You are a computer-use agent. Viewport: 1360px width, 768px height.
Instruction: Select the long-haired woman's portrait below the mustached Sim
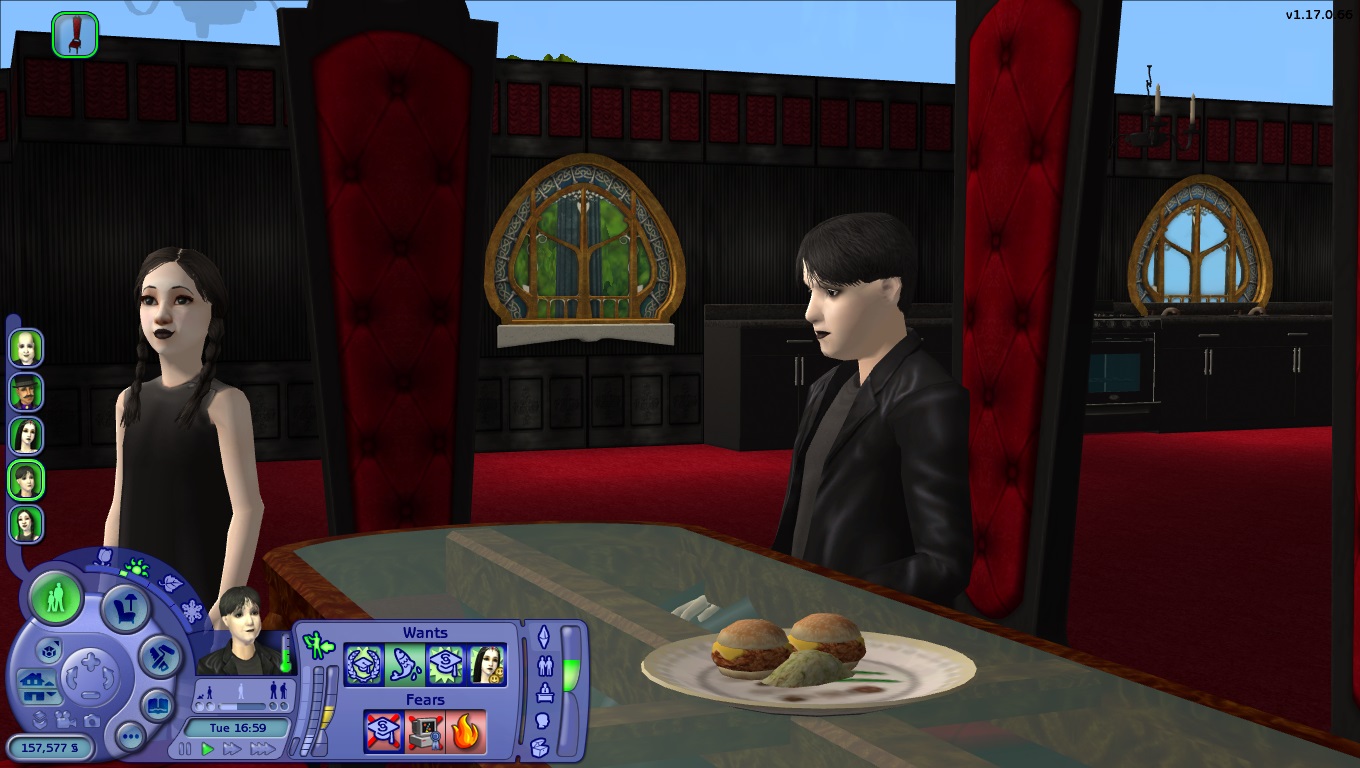(x=26, y=436)
